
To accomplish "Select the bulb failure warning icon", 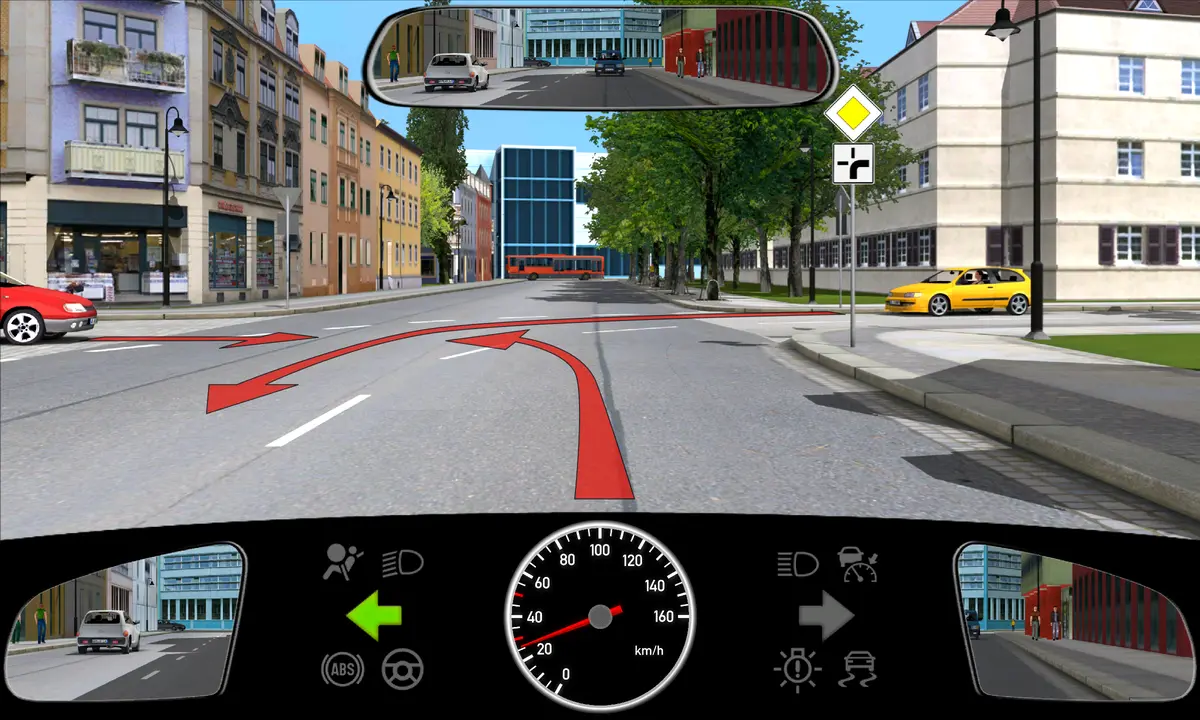I will point(797,668).
